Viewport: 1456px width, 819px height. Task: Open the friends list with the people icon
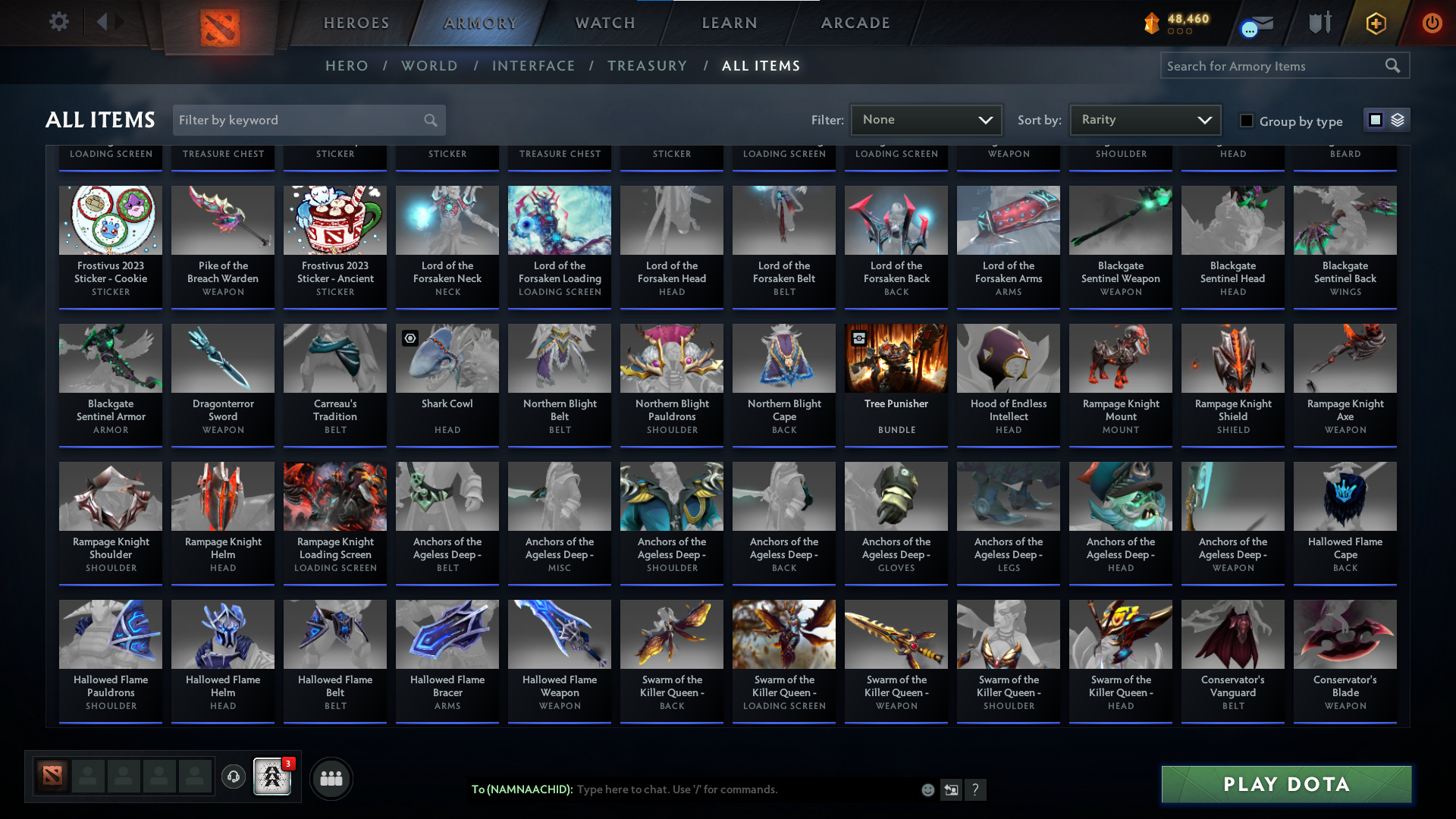[331, 777]
